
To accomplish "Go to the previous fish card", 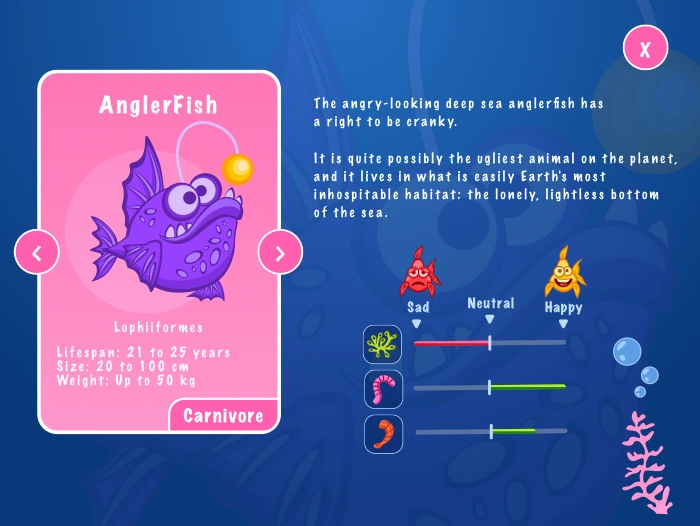I will (x=37, y=253).
